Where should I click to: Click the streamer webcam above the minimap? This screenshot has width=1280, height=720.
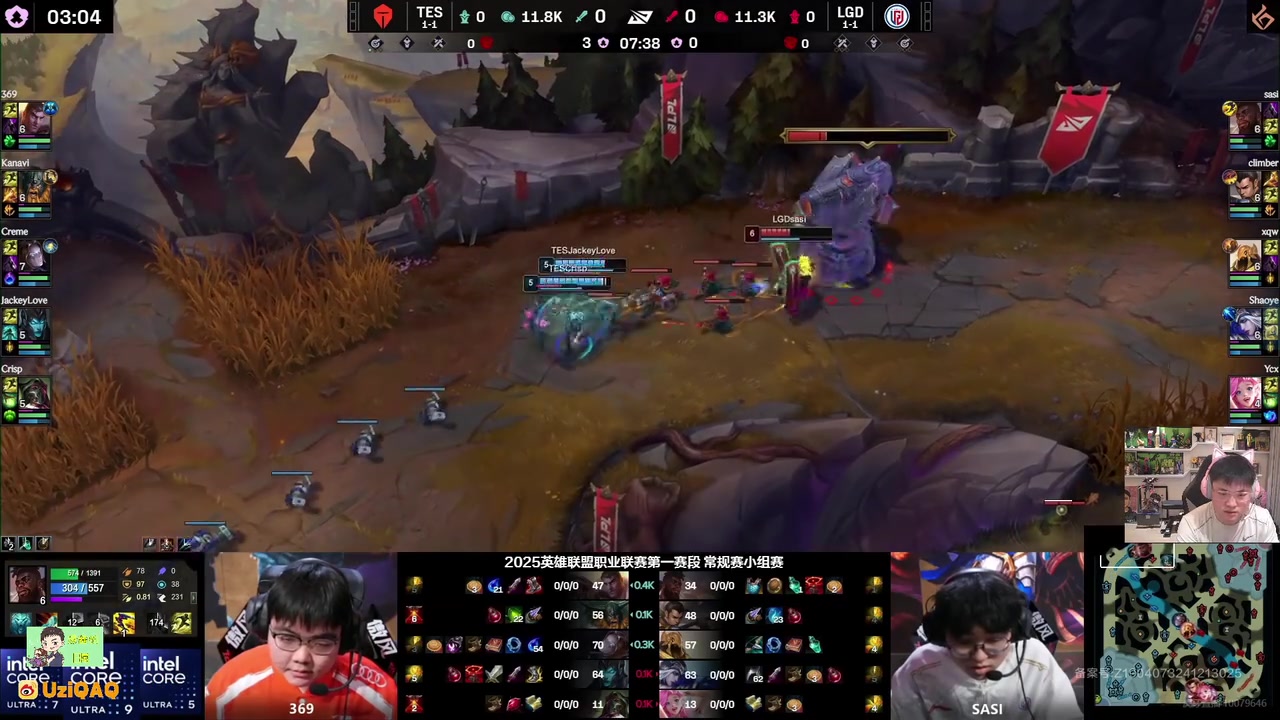pos(1201,485)
